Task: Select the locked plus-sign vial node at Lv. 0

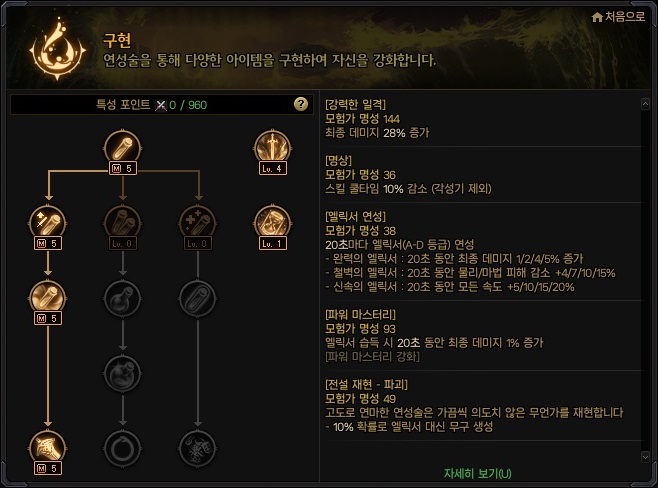Action: [x=195, y=222]
